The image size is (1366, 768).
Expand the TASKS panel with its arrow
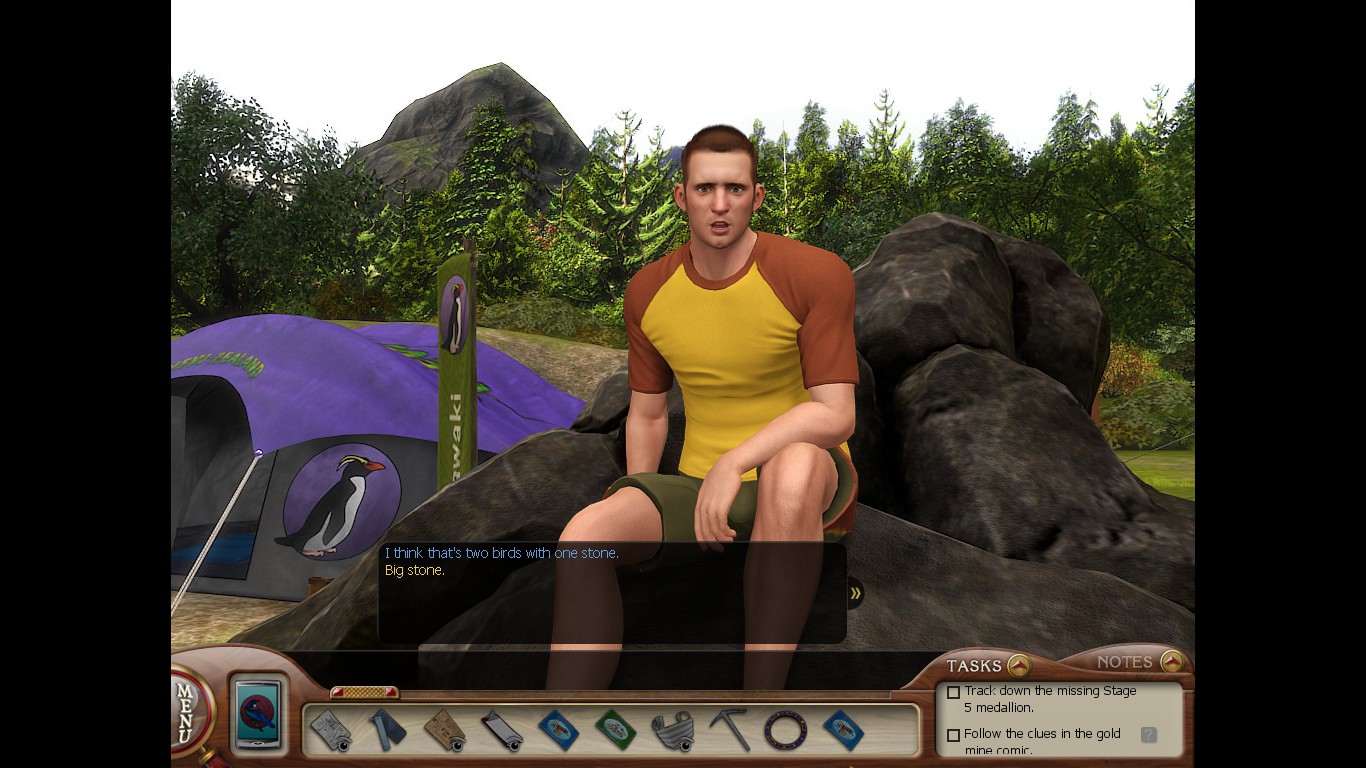click(1018, 665)
